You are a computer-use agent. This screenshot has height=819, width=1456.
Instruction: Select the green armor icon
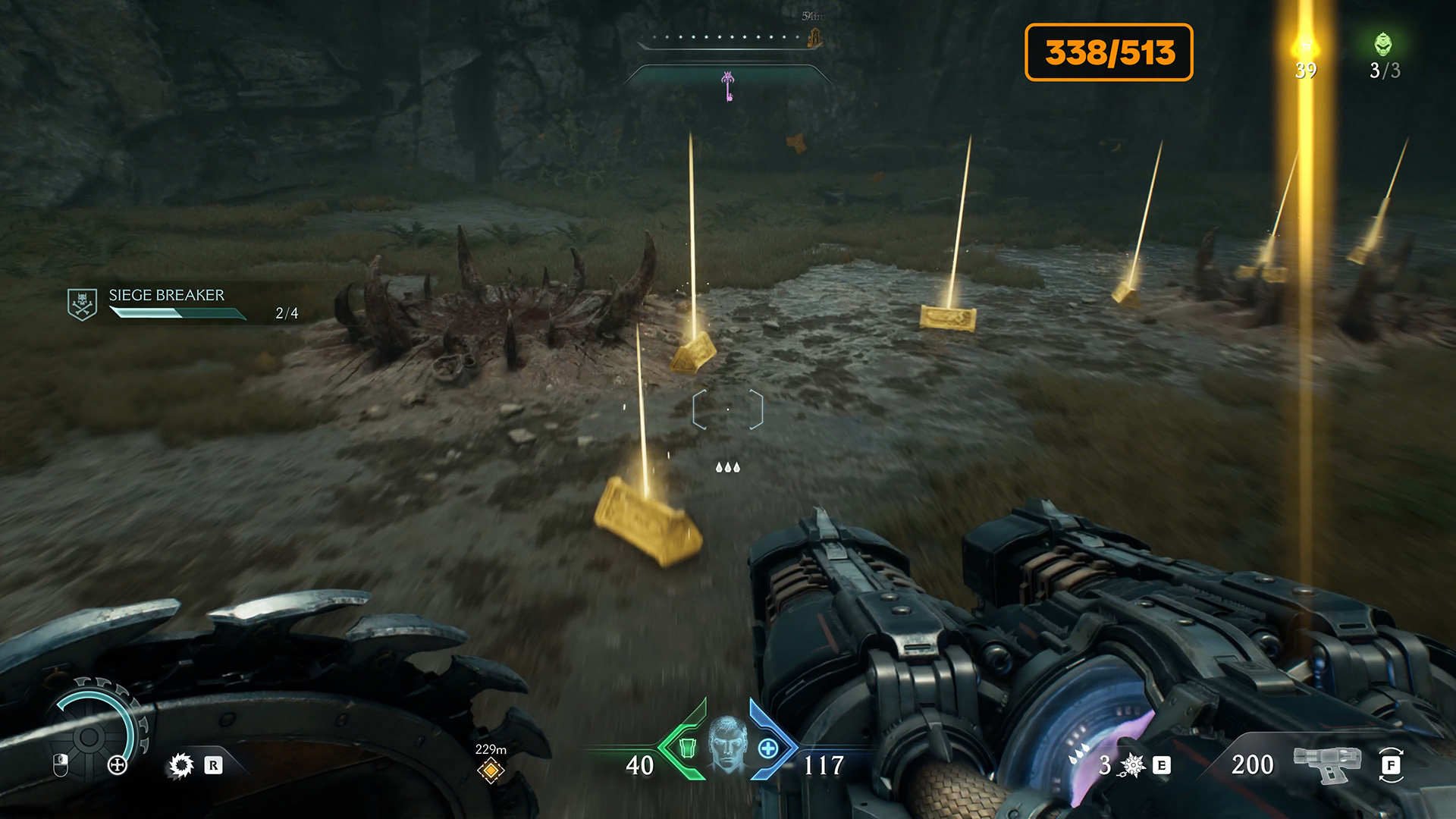[x=687, y=748]
